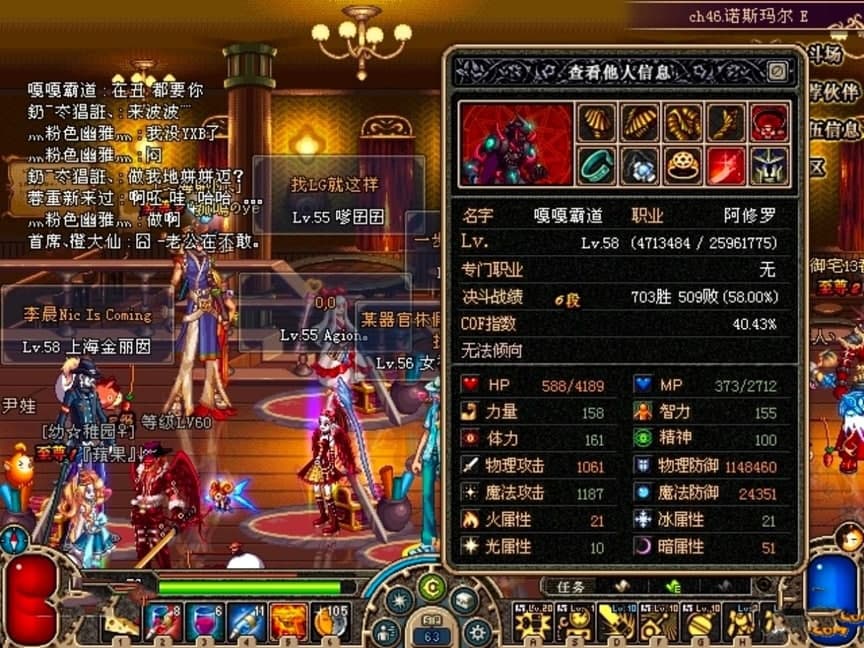
Task: Use the cheese item in hotbar slot 1
Action: click(120, 622)
